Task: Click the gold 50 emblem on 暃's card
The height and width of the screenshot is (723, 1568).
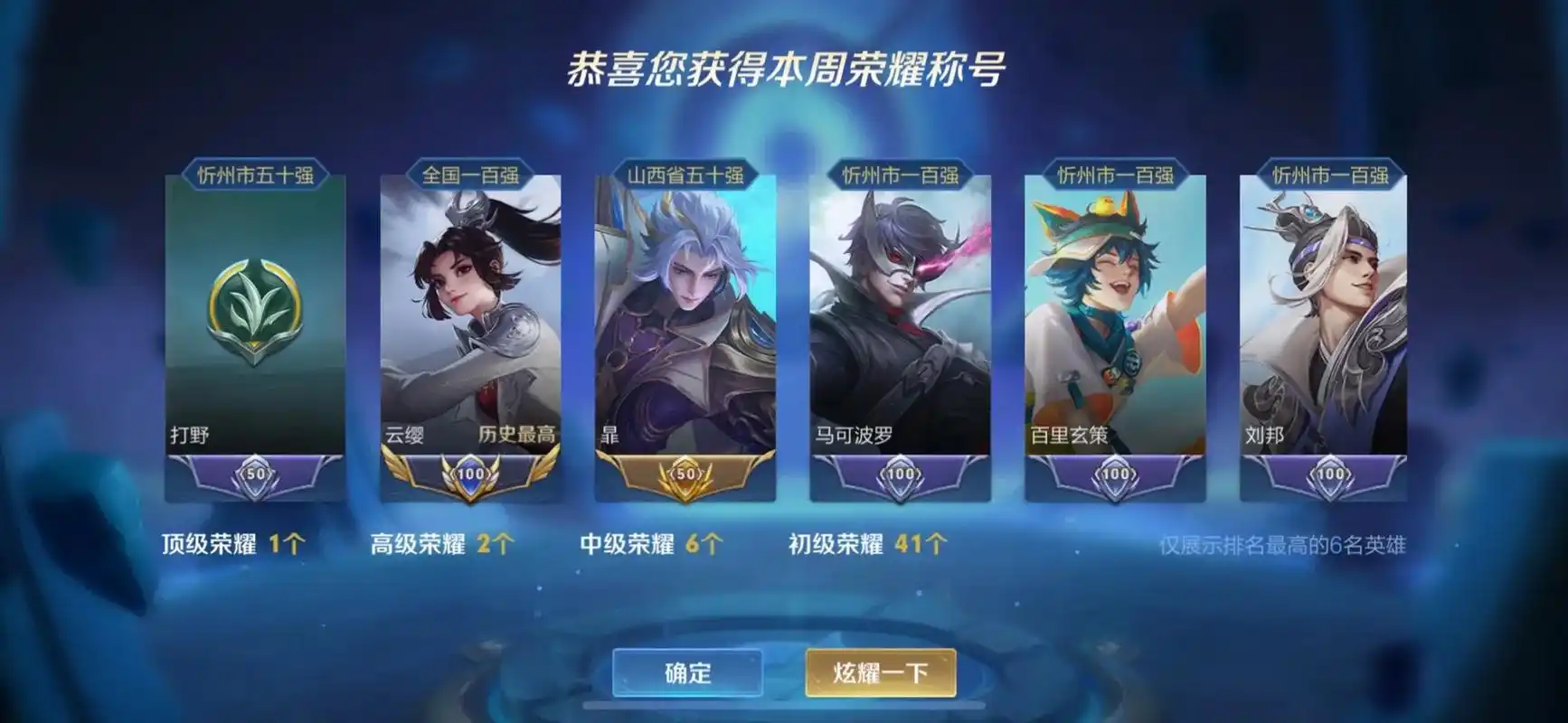Action: point(687,473)
